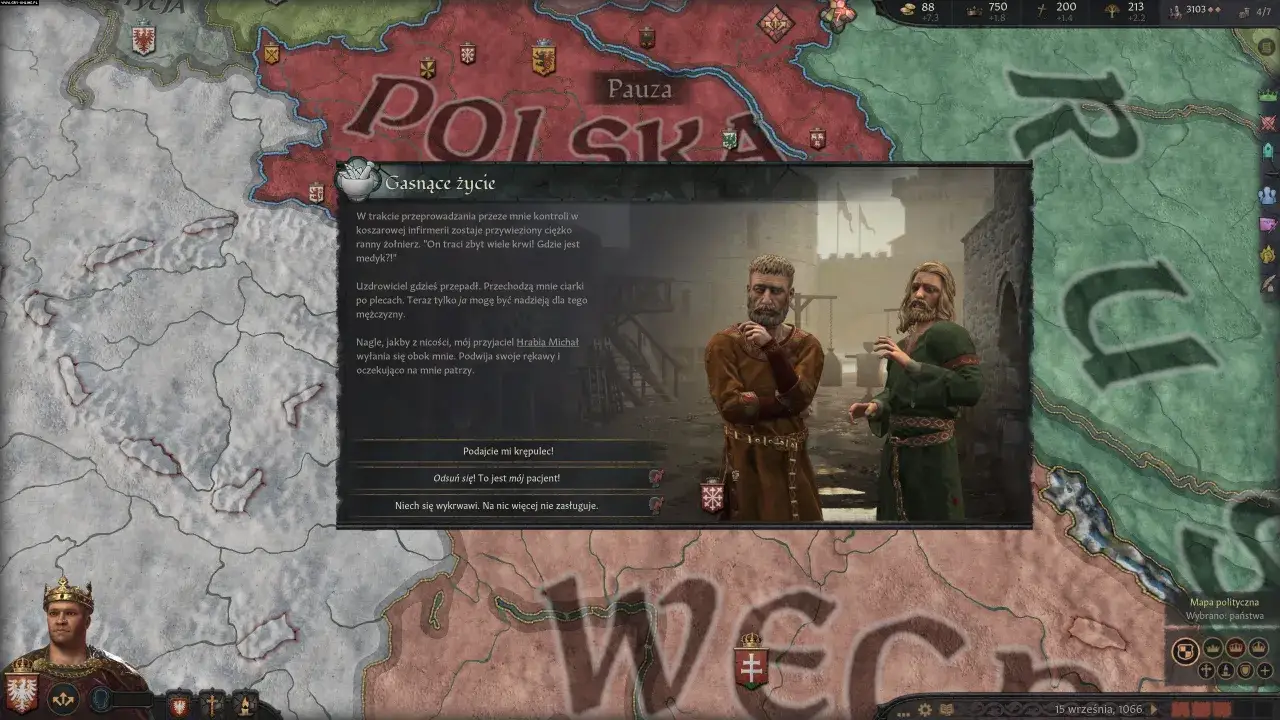
Task: Select the response Odsuń się! To jest mój pacjent!
Action: (x=497, y=478)
